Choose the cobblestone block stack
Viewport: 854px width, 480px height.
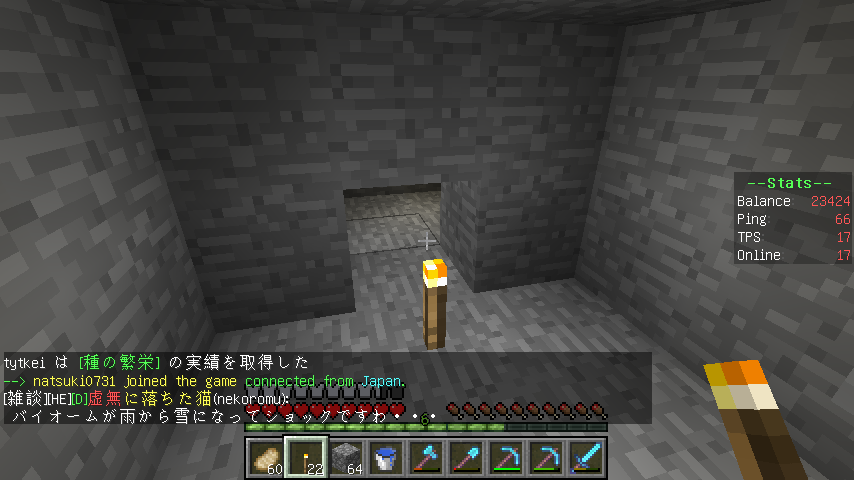(346, 457)
